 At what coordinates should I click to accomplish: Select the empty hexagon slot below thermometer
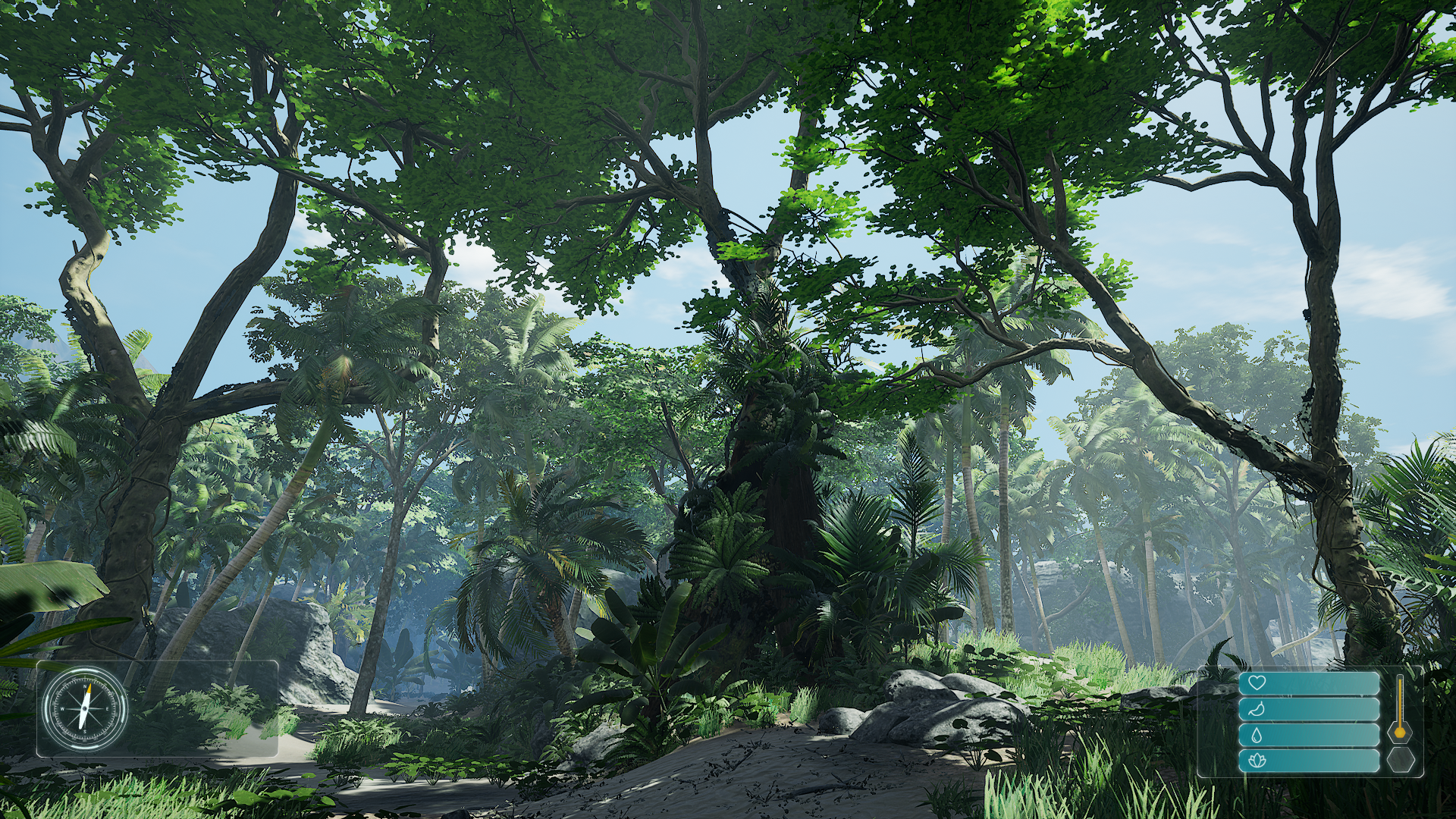tap(1400, 759)
